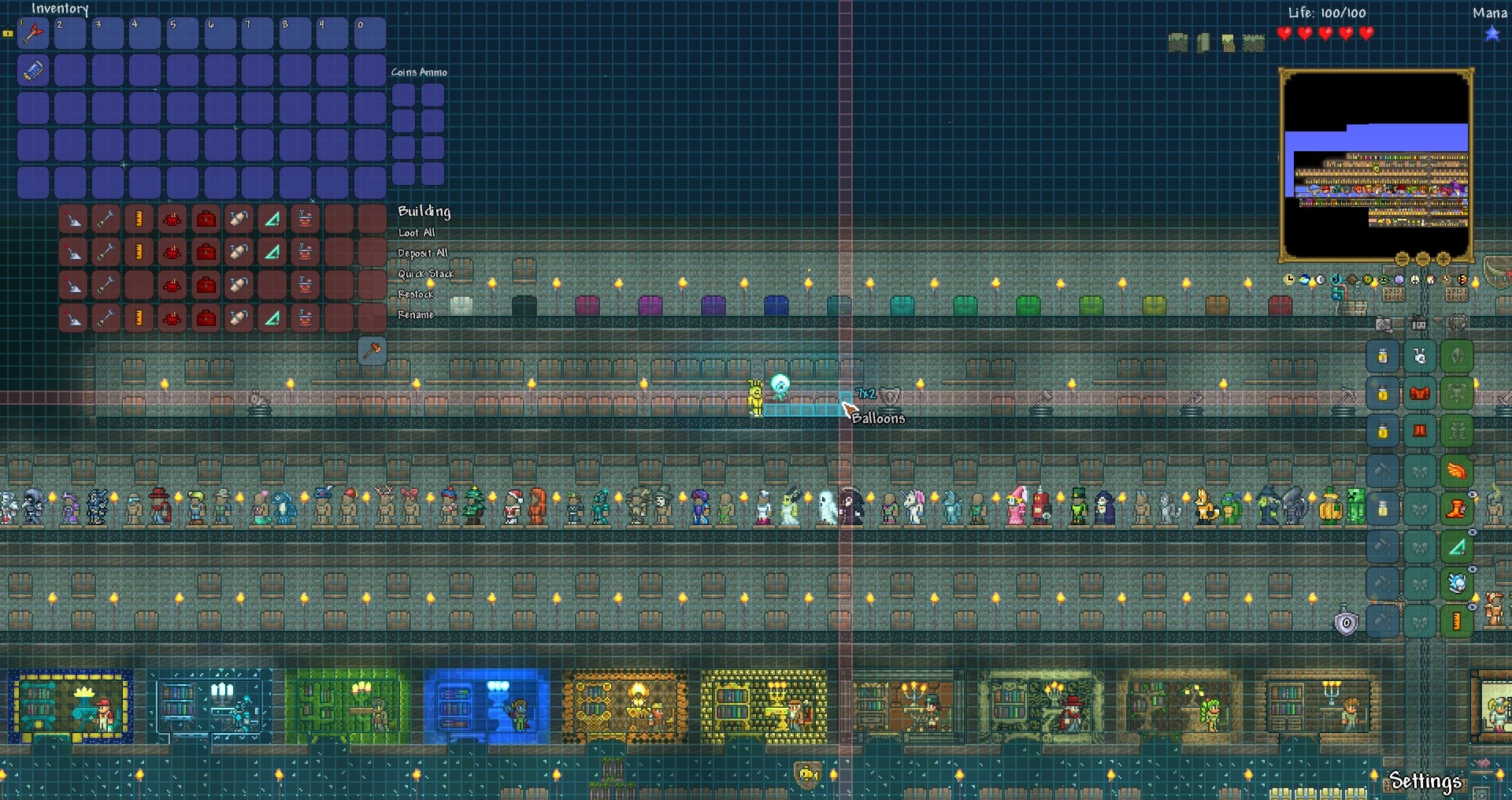Click the bunny head vanity slot
Screen dimensions: 1512x800
click(x=1421, y=356)
